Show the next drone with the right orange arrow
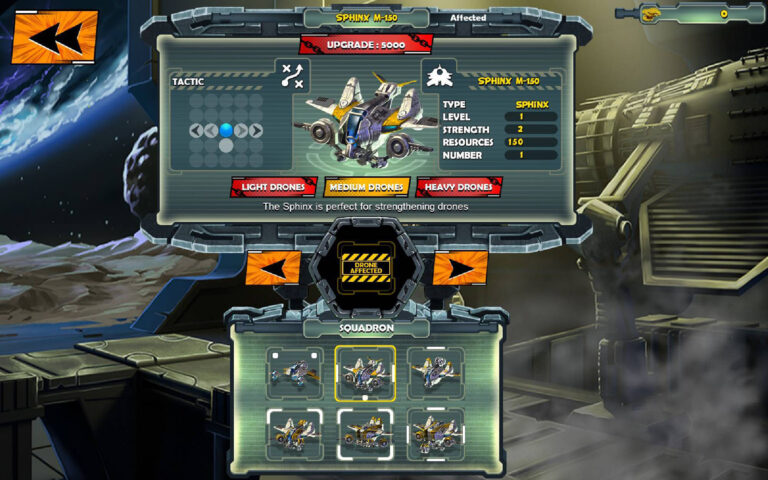Image resolution: width=768 pixels, height=480 pixels. [x=461, y=268]
